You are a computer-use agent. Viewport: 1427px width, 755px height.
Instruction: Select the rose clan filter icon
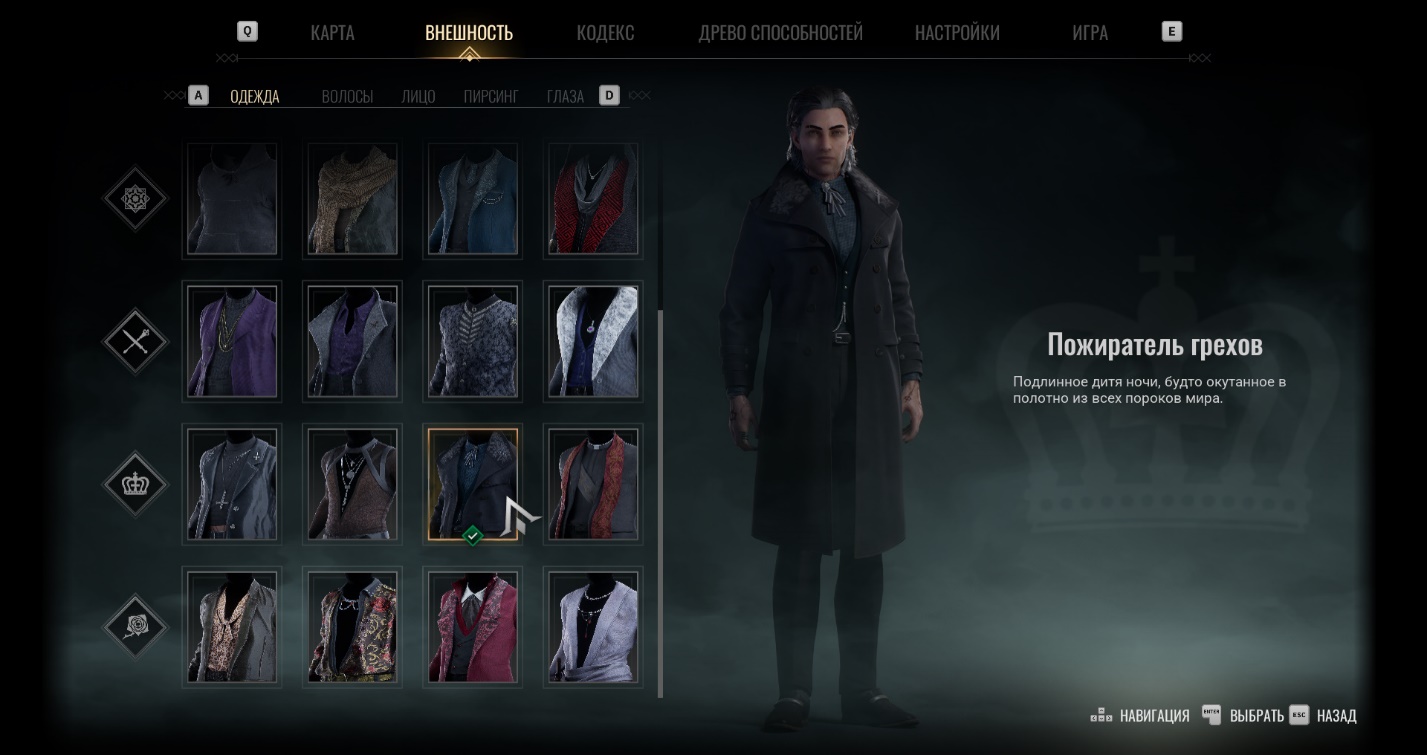[135, 627]
